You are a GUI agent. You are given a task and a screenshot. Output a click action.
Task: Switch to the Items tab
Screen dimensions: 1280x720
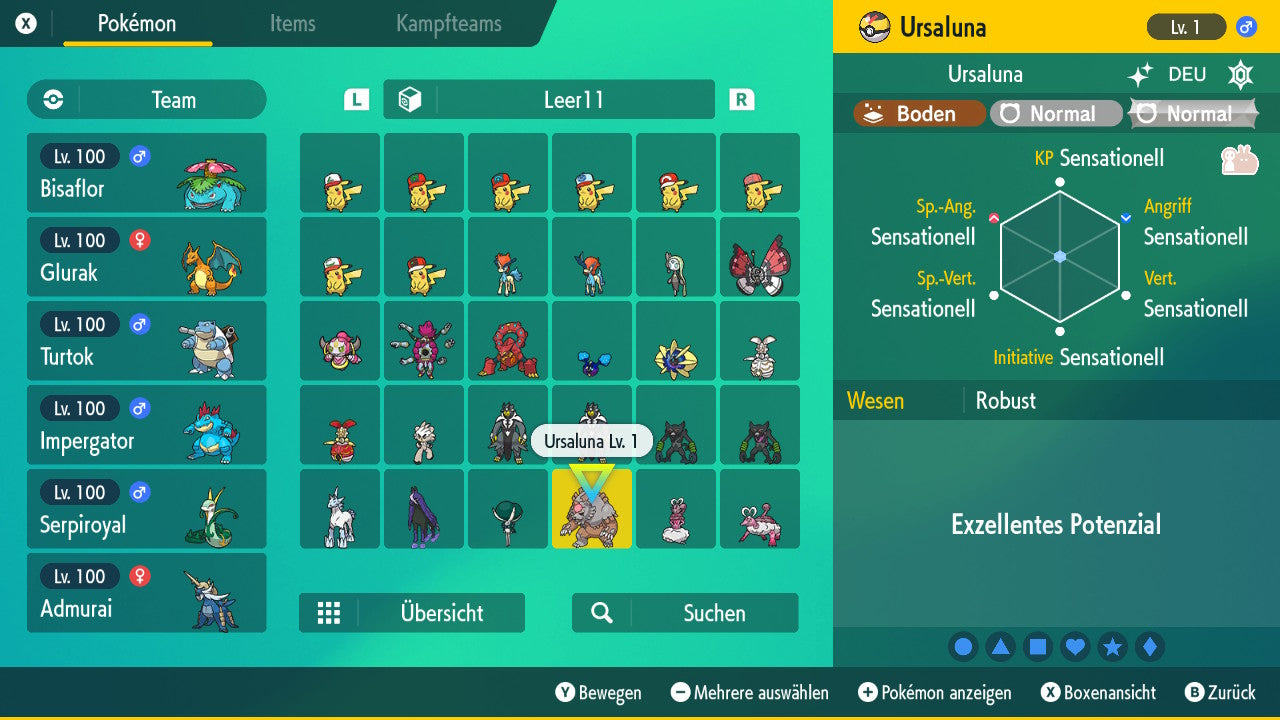(292, 25)
